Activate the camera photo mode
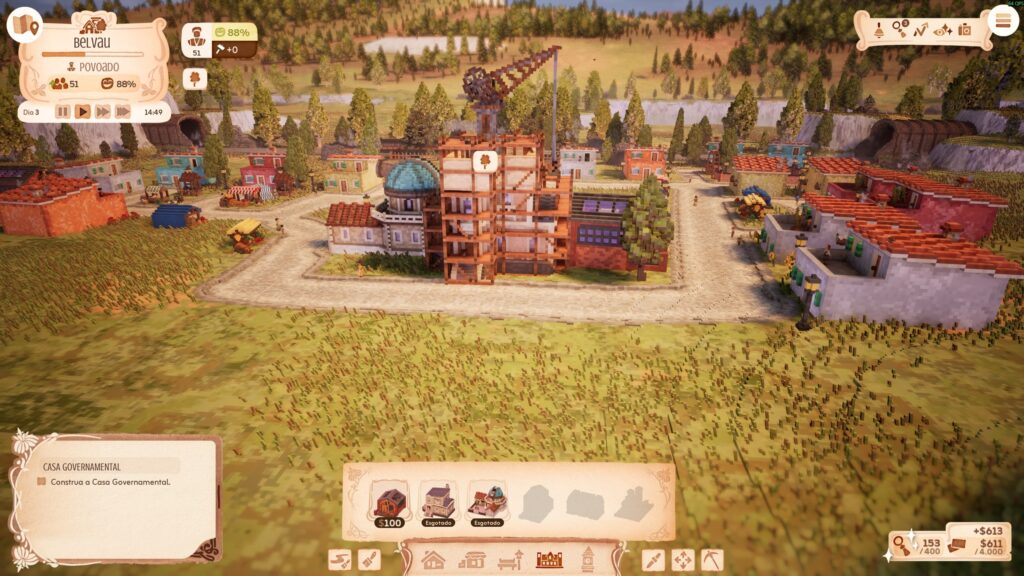 966,30
